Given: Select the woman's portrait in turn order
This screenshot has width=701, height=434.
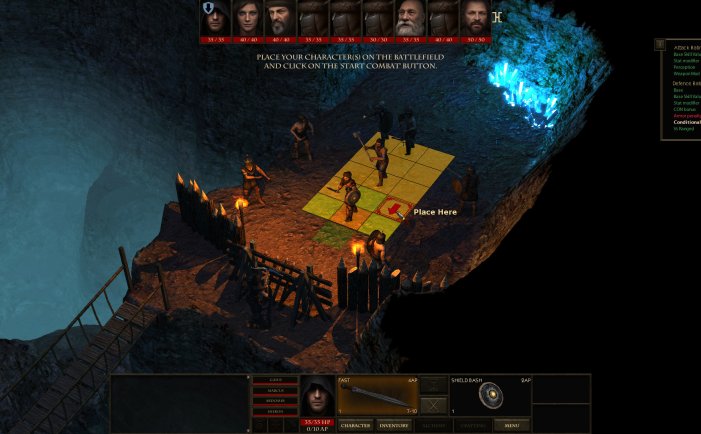Looking at the screenshot, I should [247, 18].
